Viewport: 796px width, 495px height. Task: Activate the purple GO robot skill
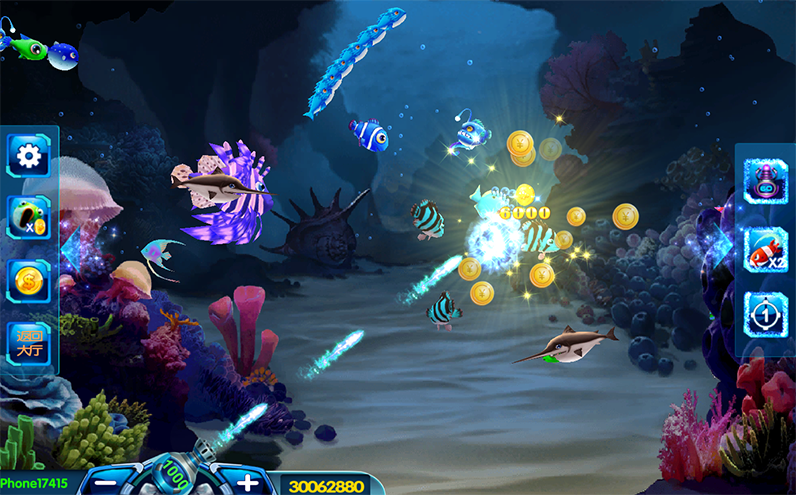point(766,182)
